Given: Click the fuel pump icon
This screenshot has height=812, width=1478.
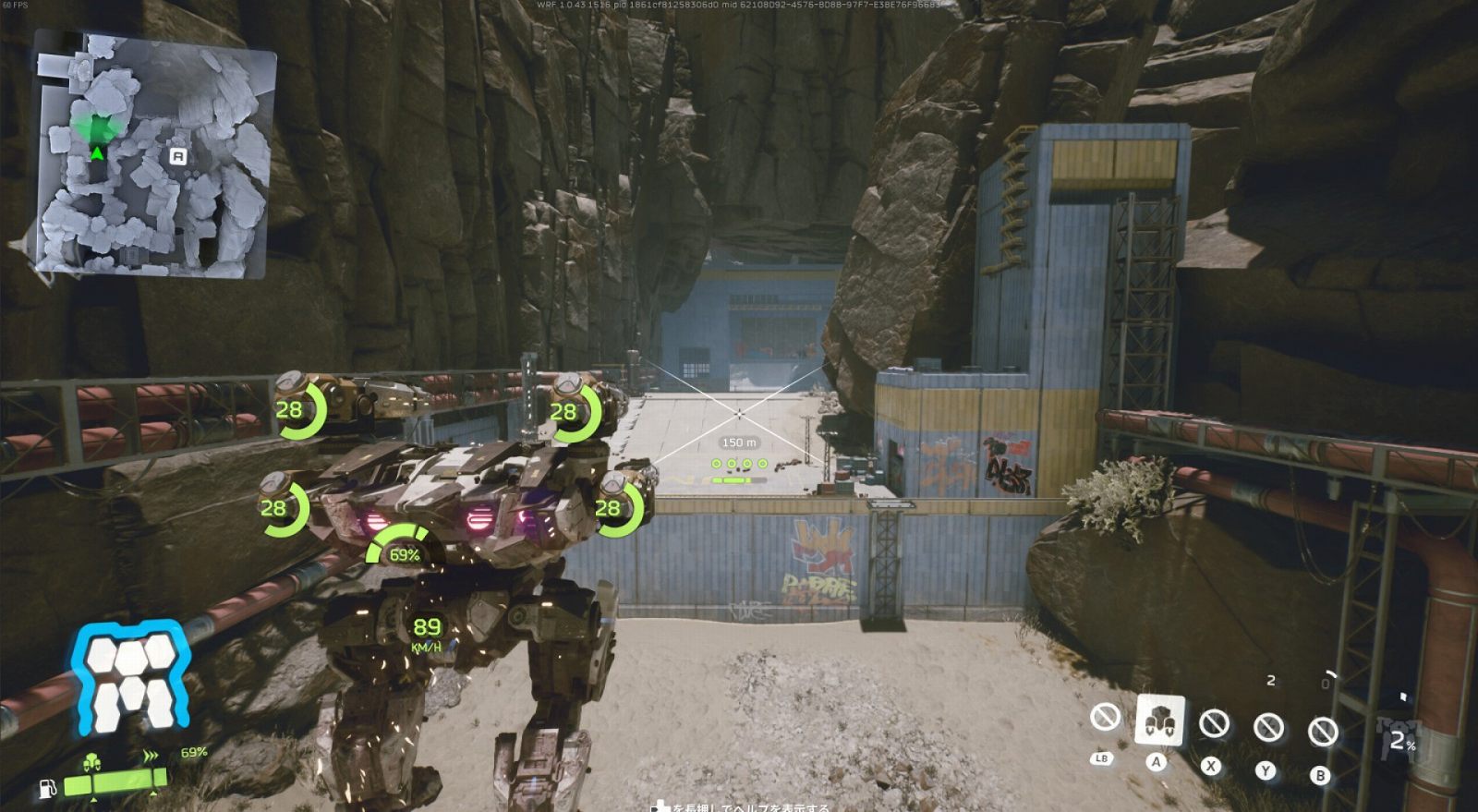Looking at the screenshot, I should (47, 788).
